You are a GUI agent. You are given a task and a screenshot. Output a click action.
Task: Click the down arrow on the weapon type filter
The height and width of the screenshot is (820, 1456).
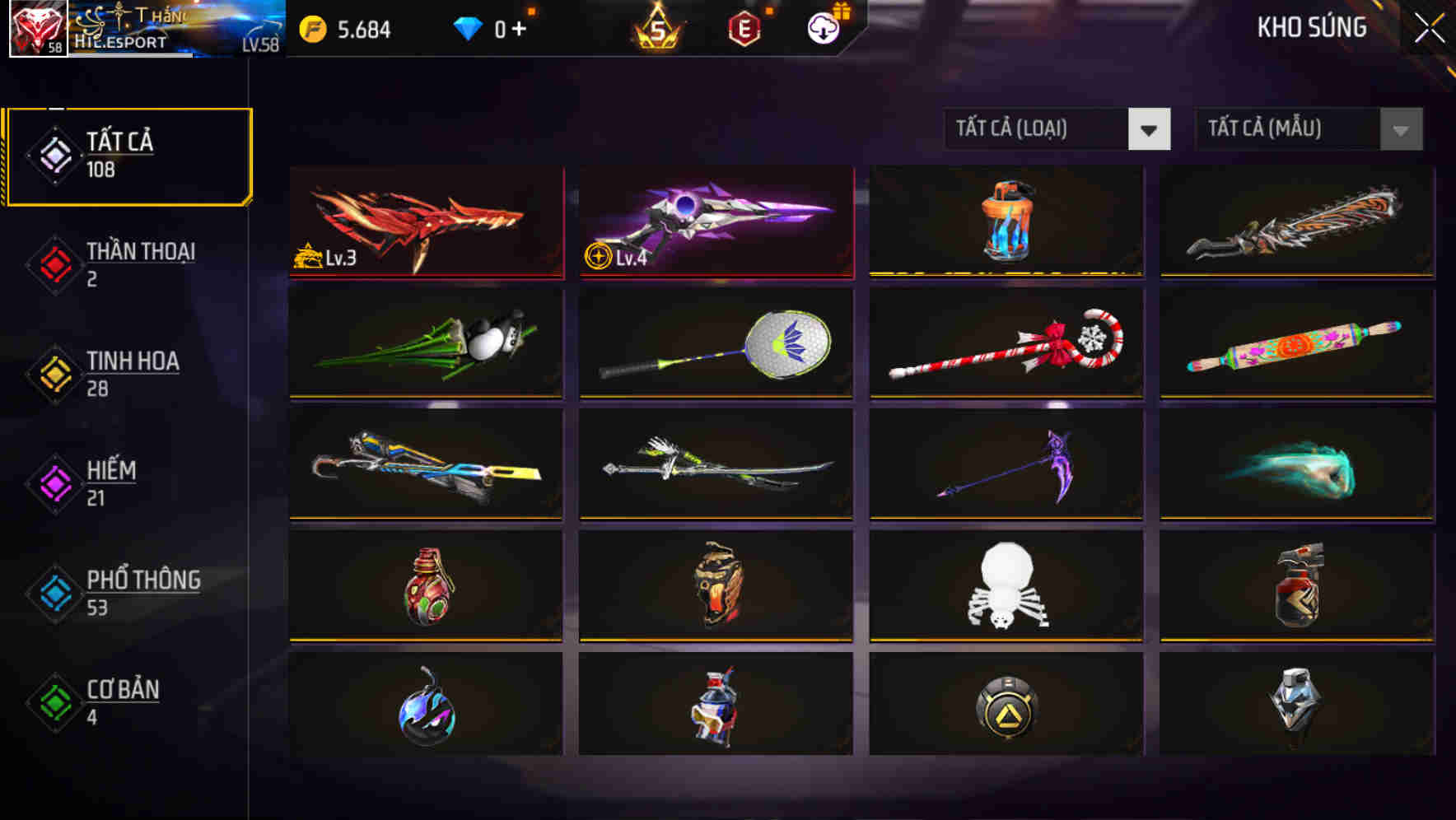click(1150, 129)
